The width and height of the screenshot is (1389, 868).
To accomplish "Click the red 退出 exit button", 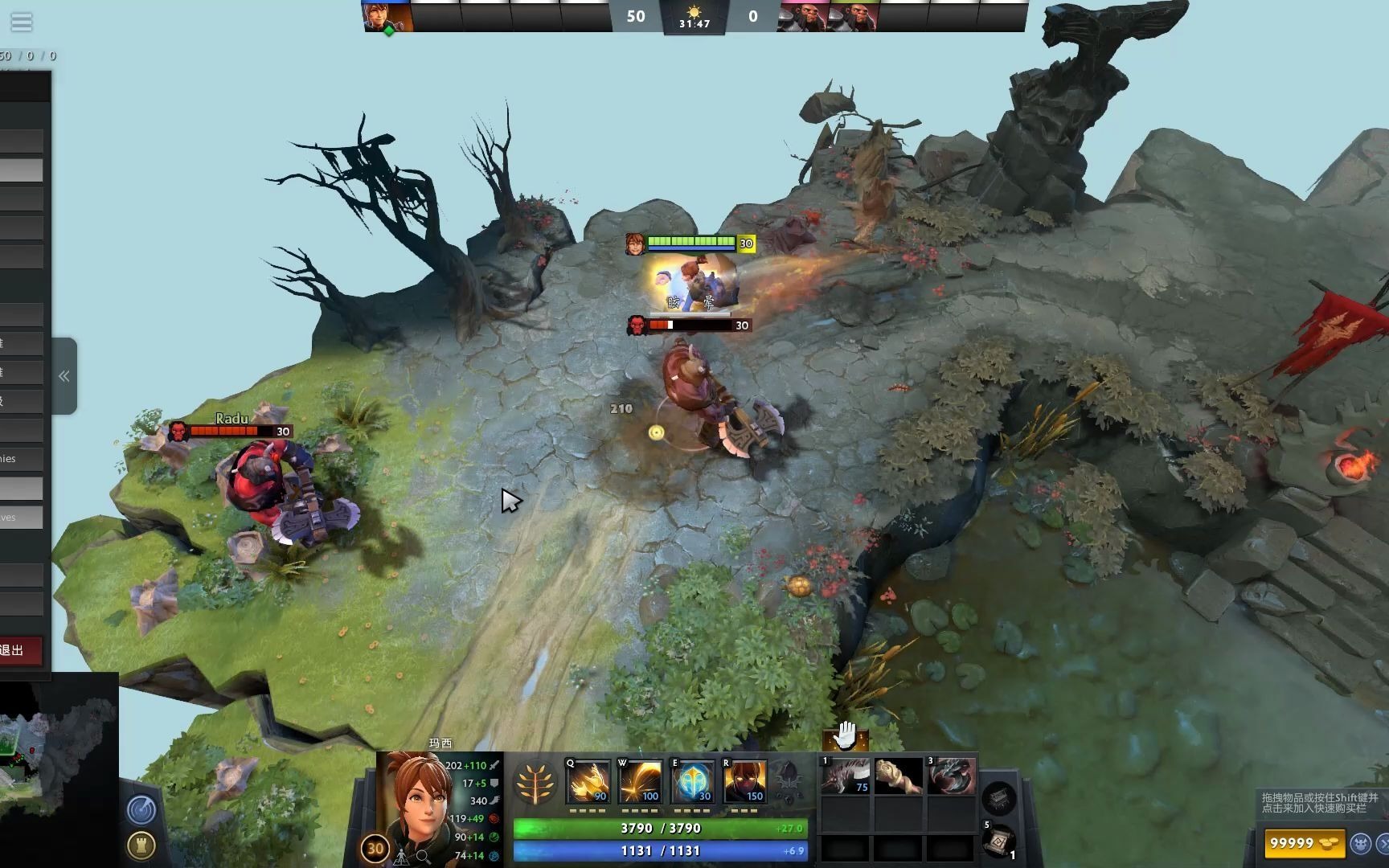I will 20,650.
